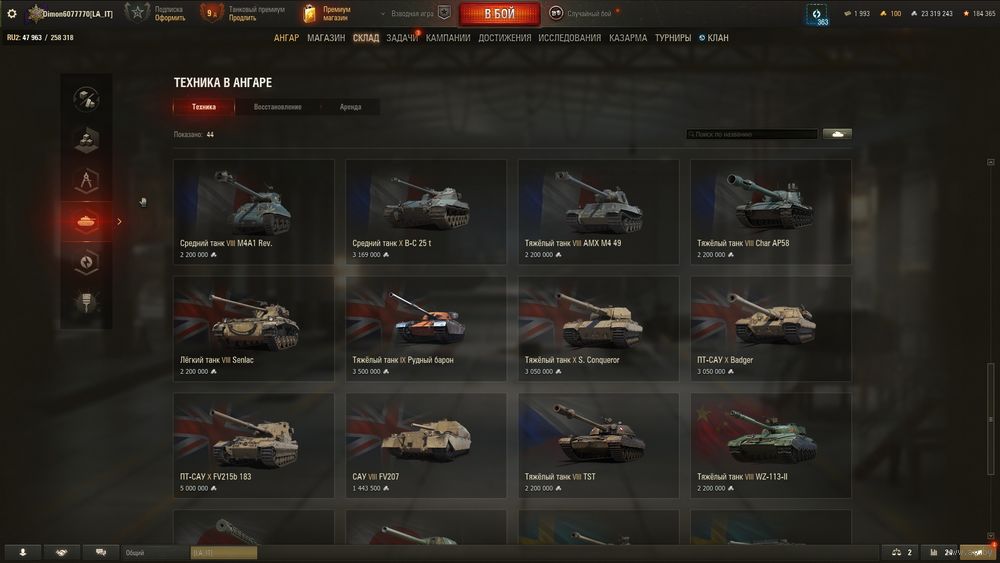Open the Премиум магазин
Screen dimensions: 1000x563
tap(326, 14)
